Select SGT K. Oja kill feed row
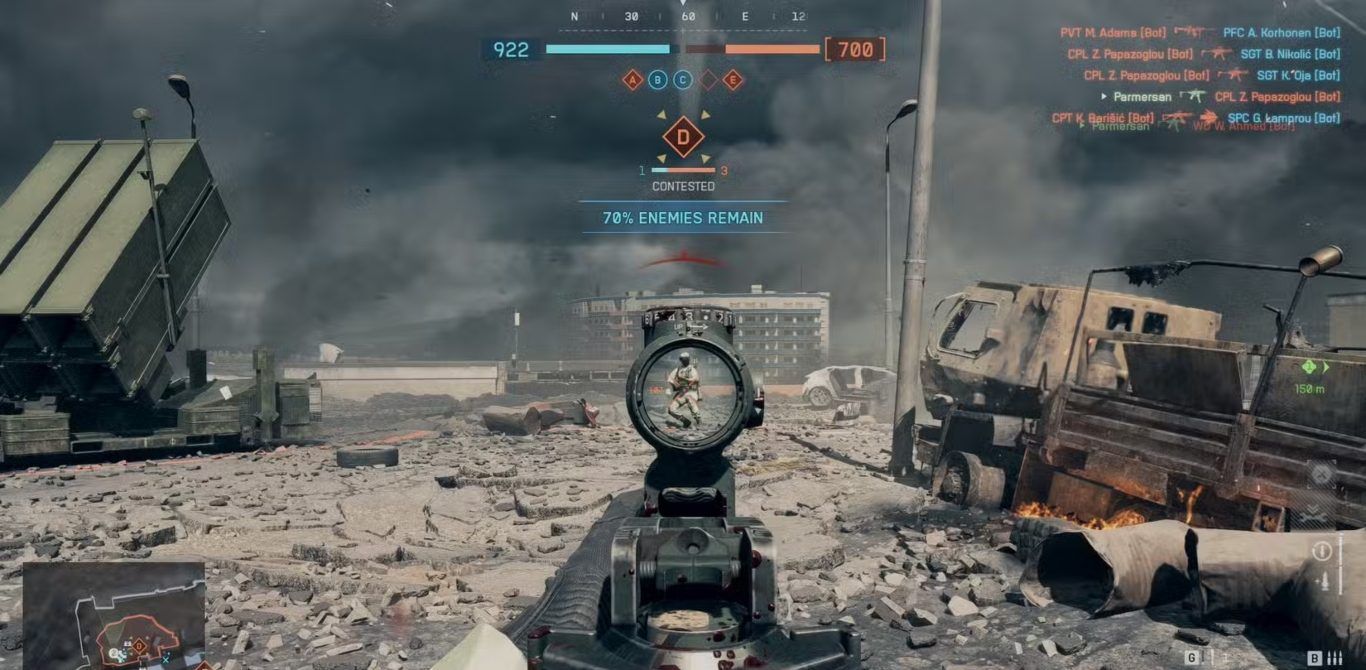Screen dimensions: 1366x670 click(1298, 75)
